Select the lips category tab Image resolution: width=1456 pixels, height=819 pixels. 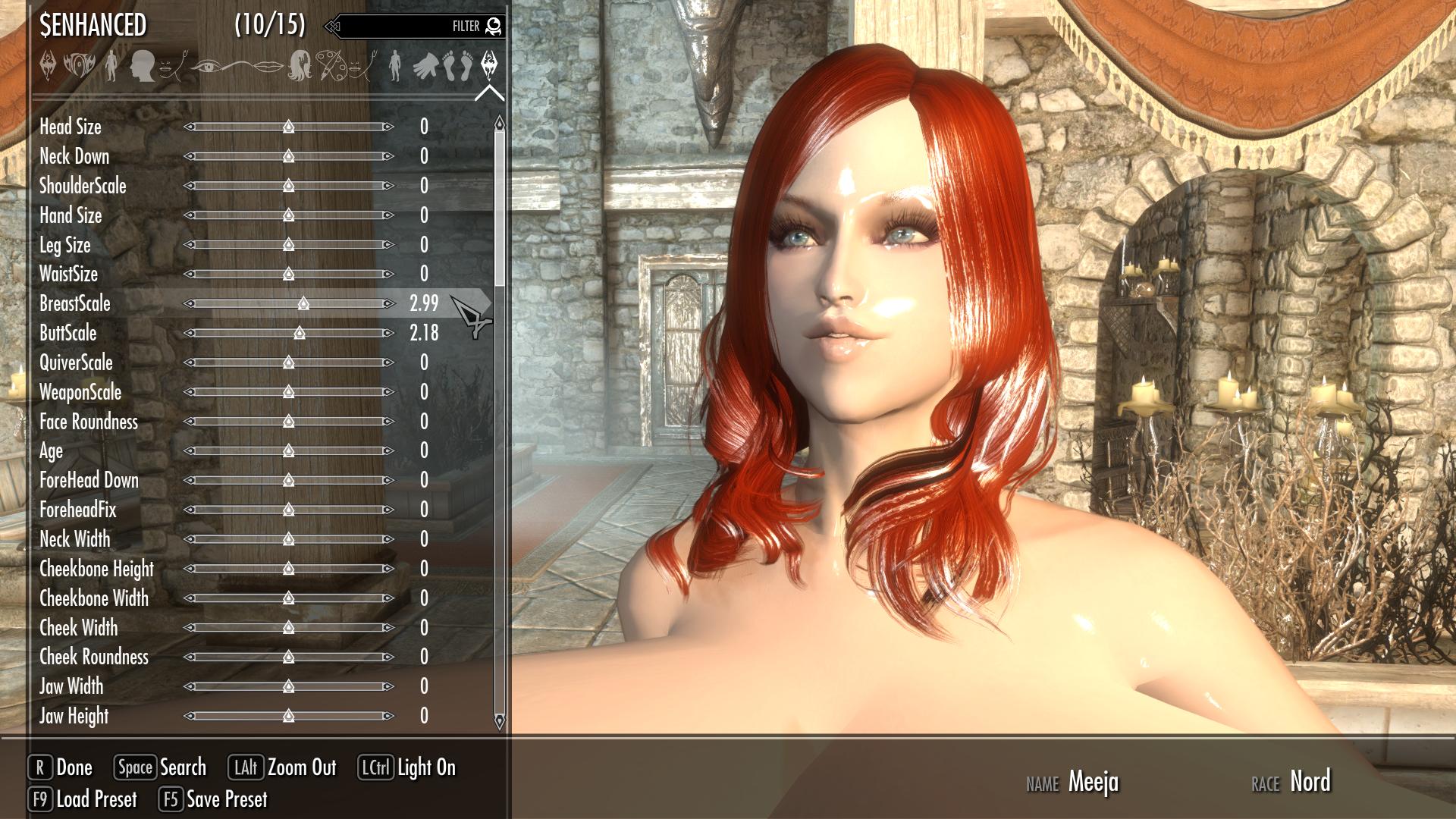[267, 67]
